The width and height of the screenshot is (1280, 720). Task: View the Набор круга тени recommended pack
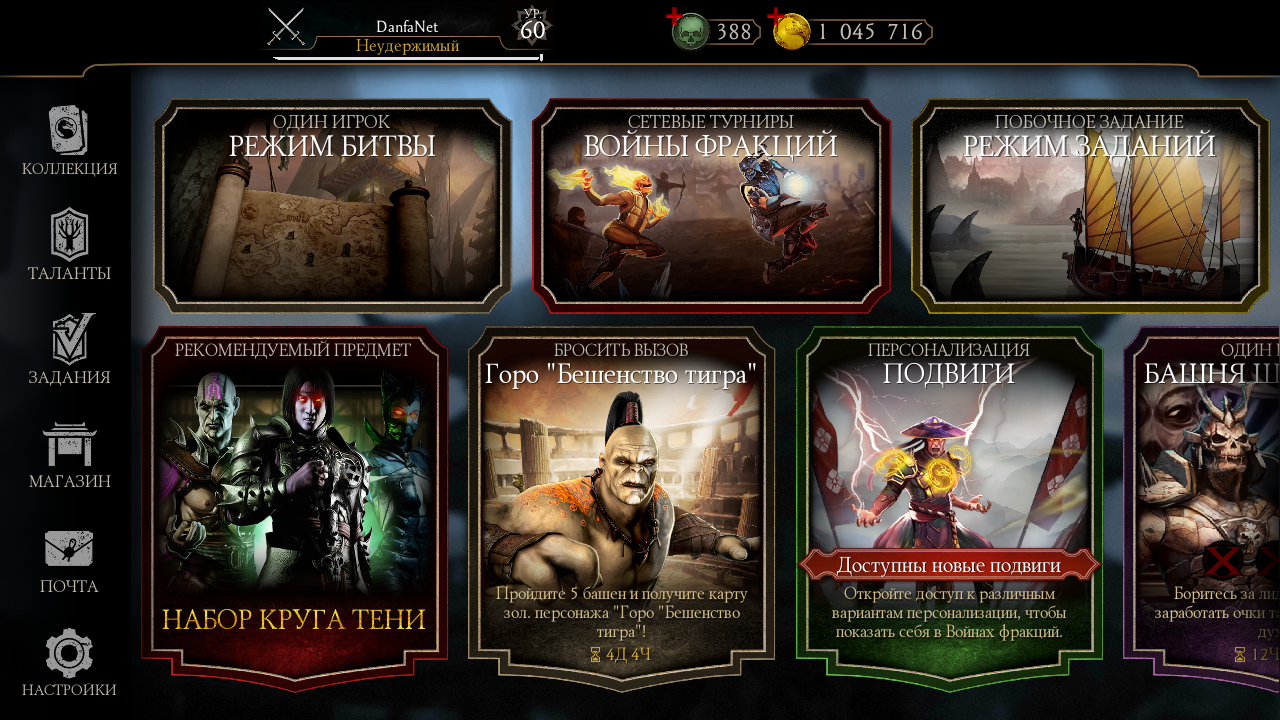point(294,507)
